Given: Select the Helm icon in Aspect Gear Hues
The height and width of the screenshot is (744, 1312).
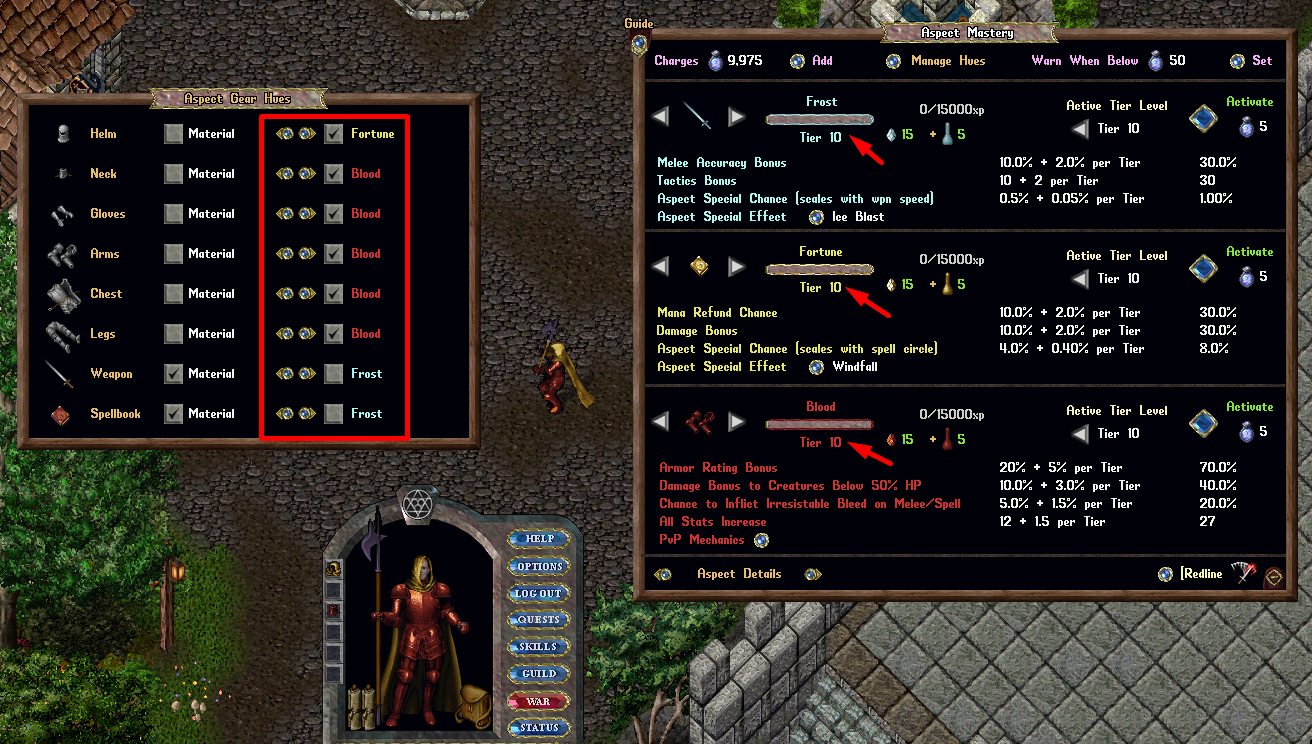Looking at the screenshot, I should [64, 133].
